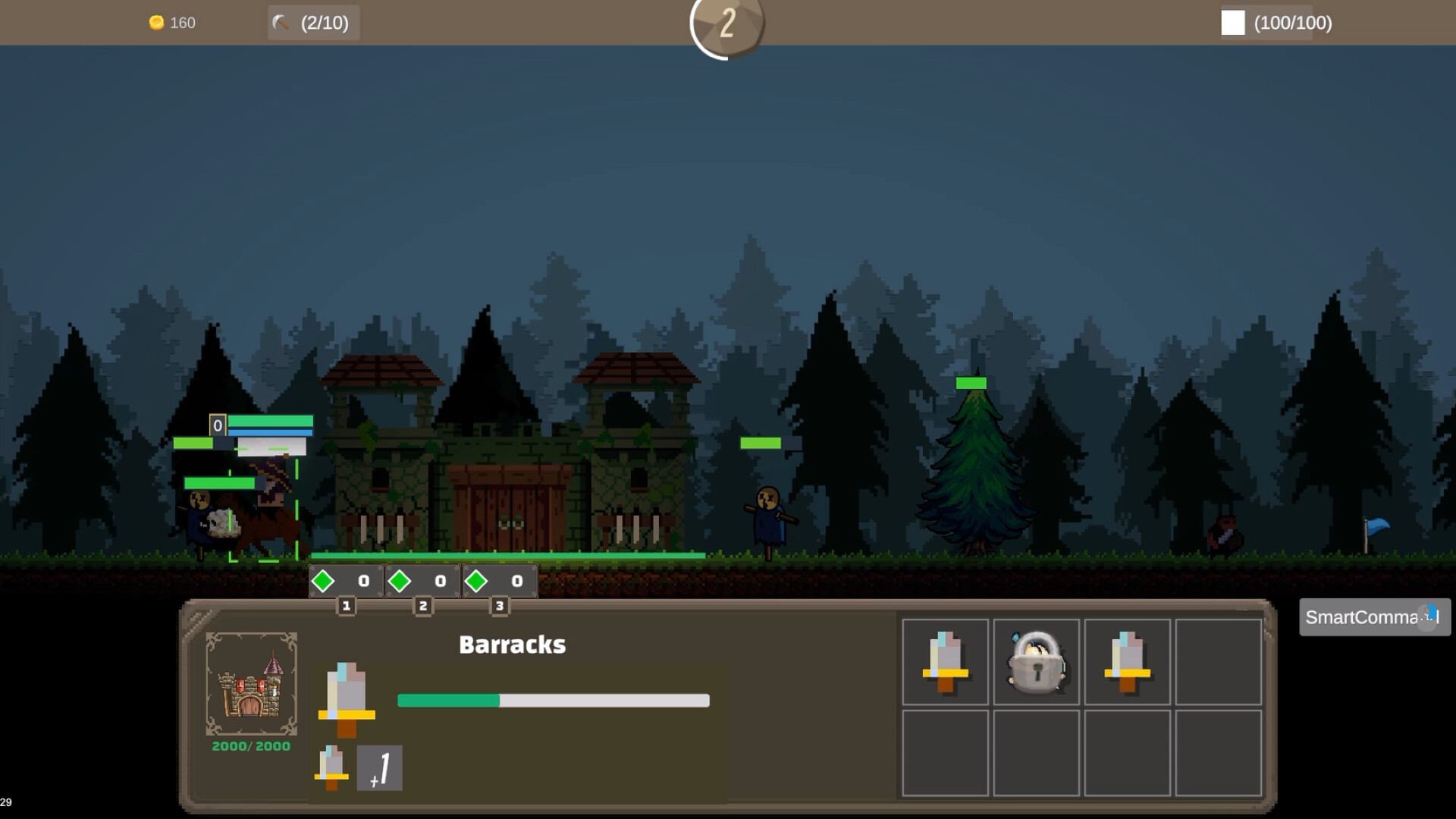Select the Barracks title header
The image size is (1456, 819).
pos(512,644)
